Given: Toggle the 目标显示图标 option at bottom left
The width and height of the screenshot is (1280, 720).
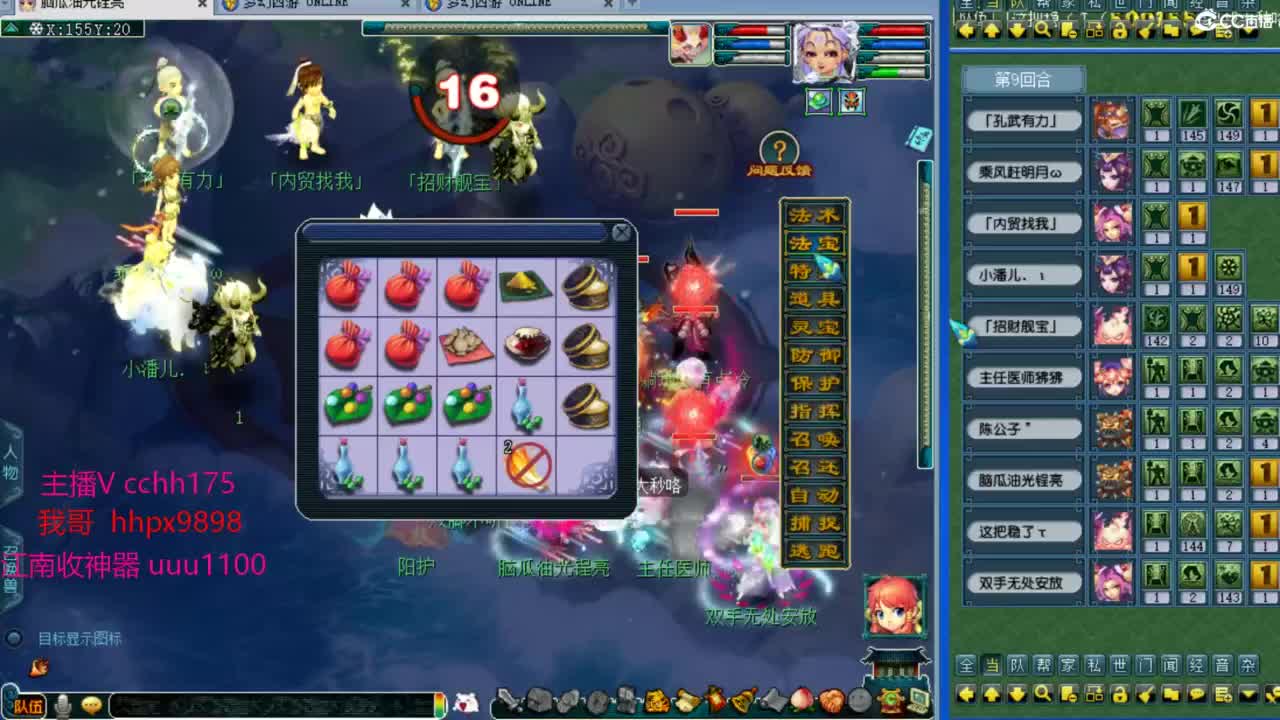Looking at the screenshot, I should [x=14, y=636].
